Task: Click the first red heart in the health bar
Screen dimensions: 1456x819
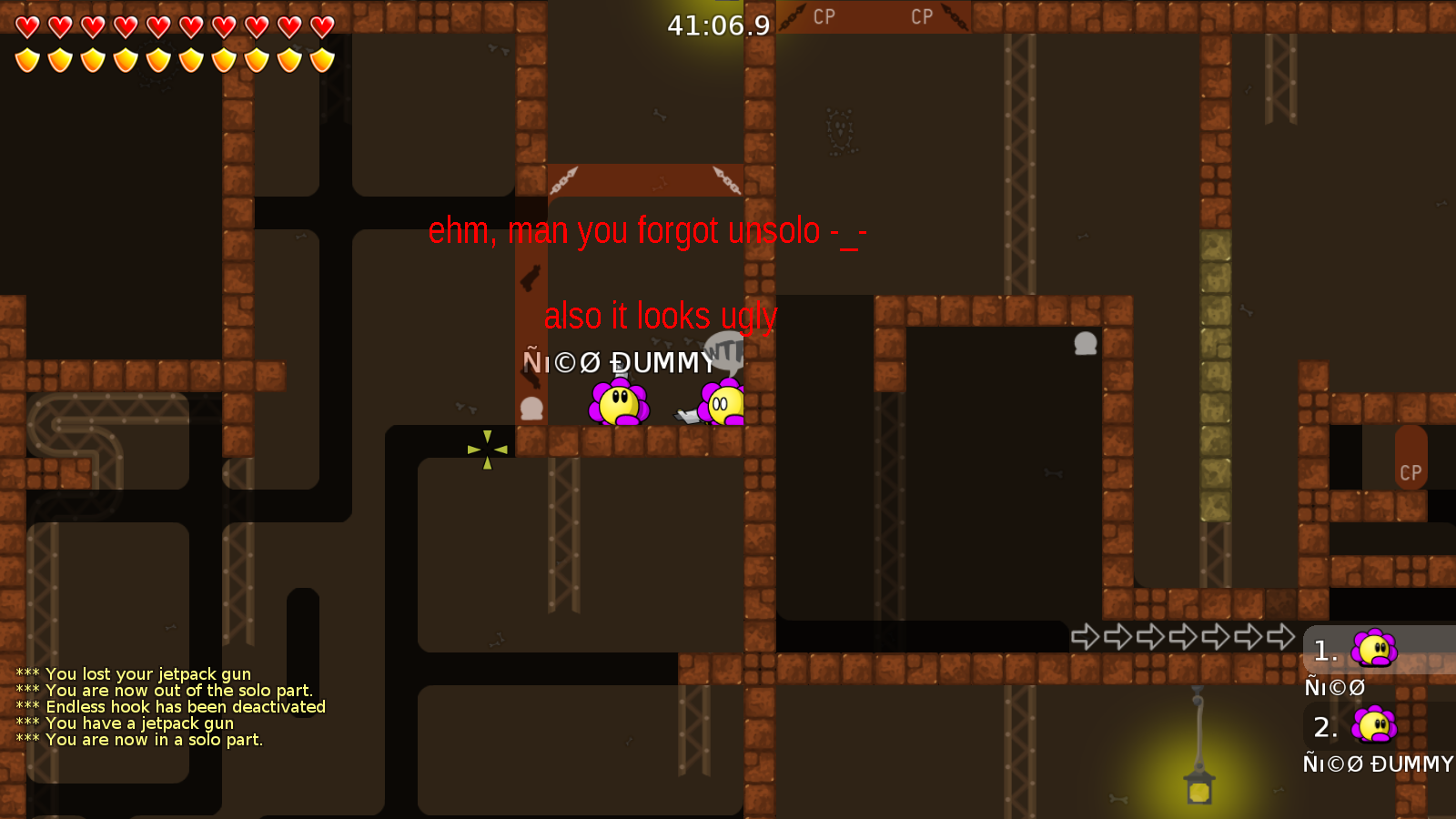Action: pyautogui.click(x=26, y=28)
